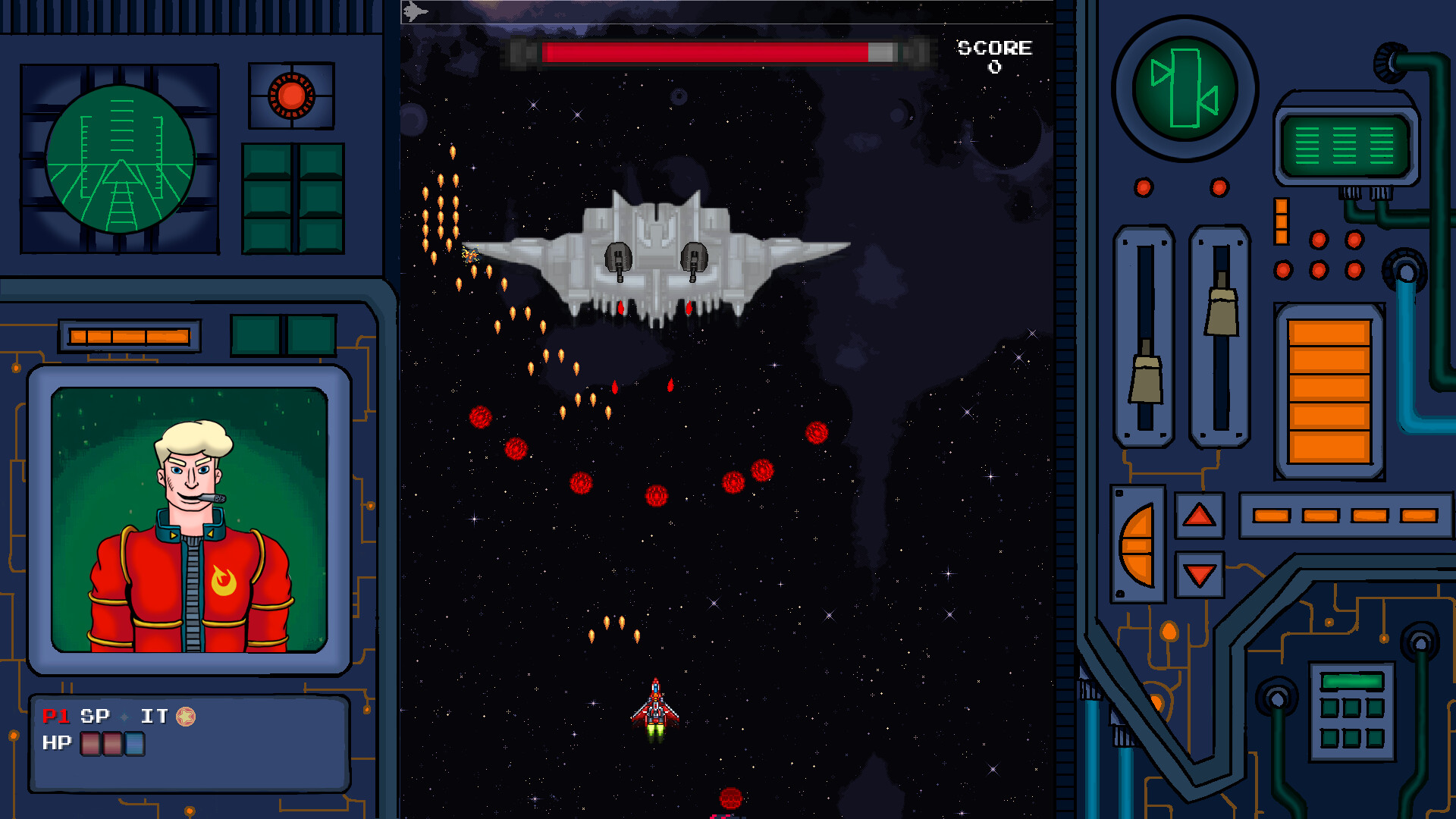Toggle the blue HP segment in the status panel

(x=133, y=744)
